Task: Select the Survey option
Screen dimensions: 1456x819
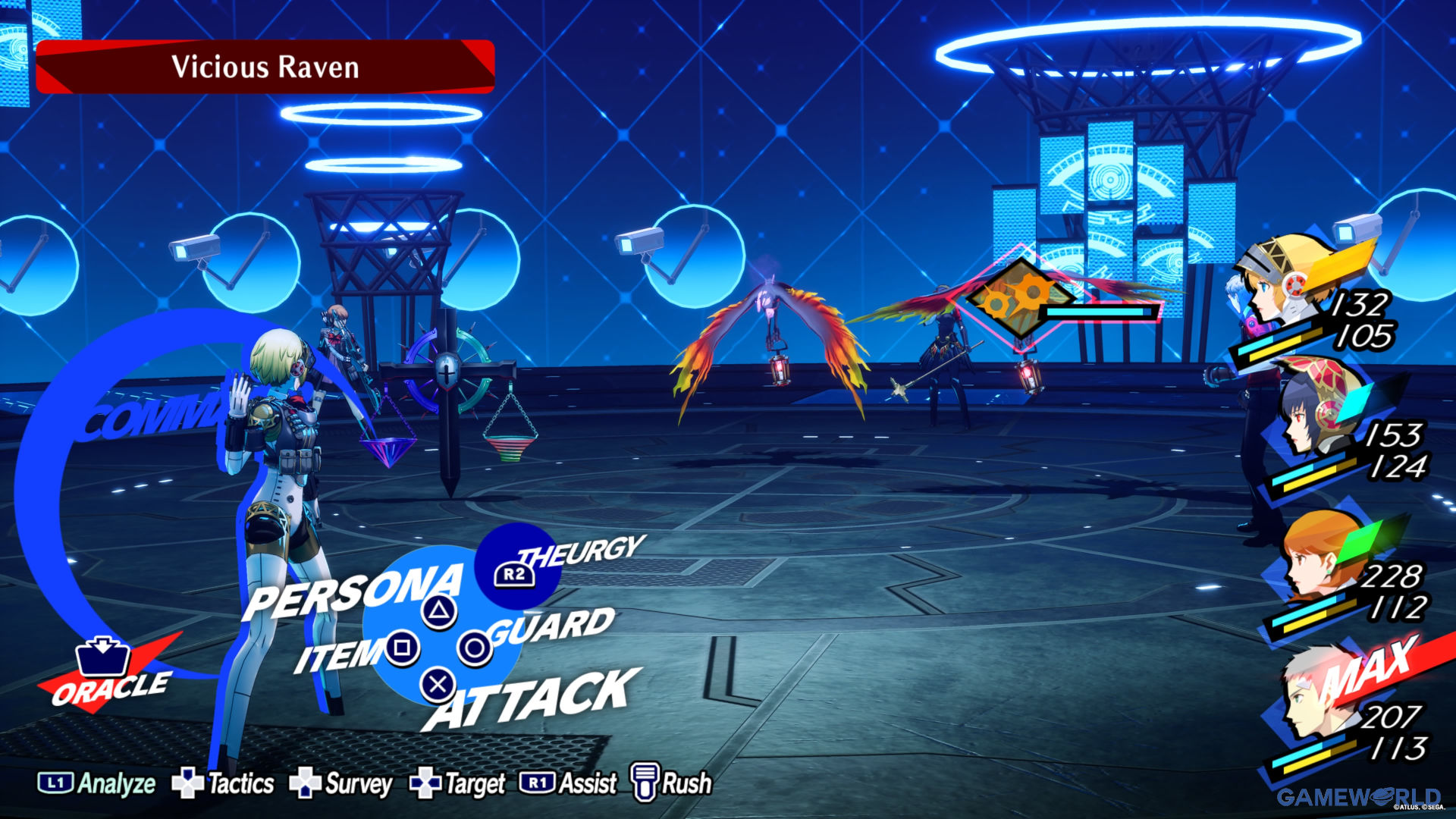Action: 341,783
